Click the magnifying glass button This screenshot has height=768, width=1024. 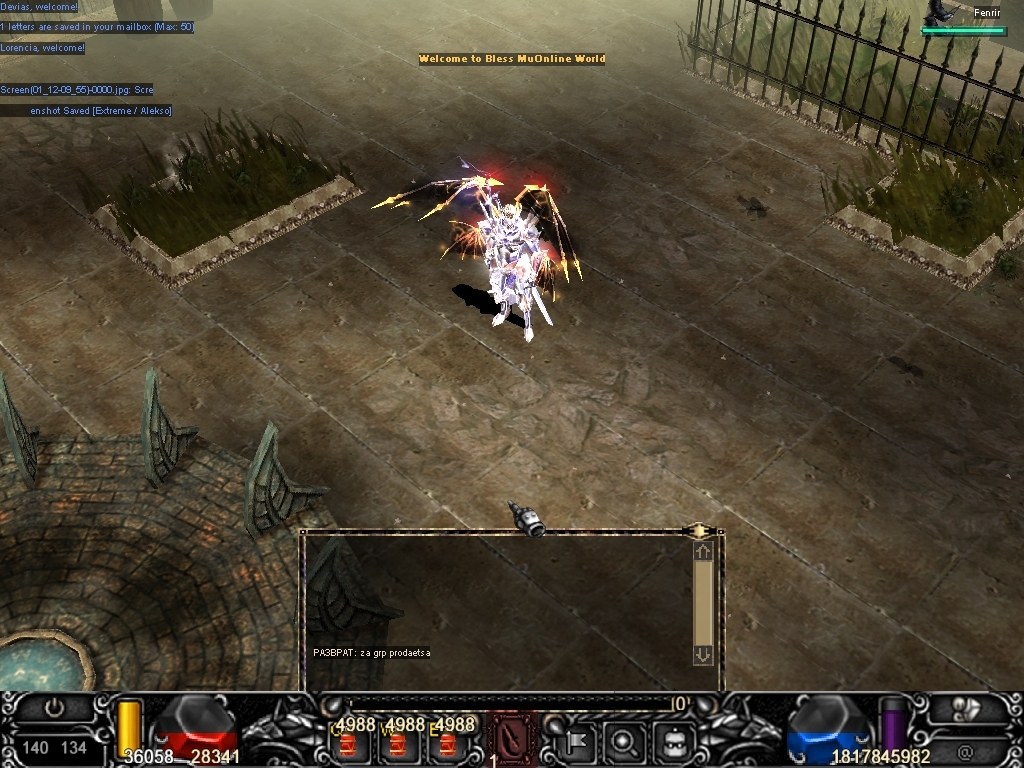tap(623, 743)
